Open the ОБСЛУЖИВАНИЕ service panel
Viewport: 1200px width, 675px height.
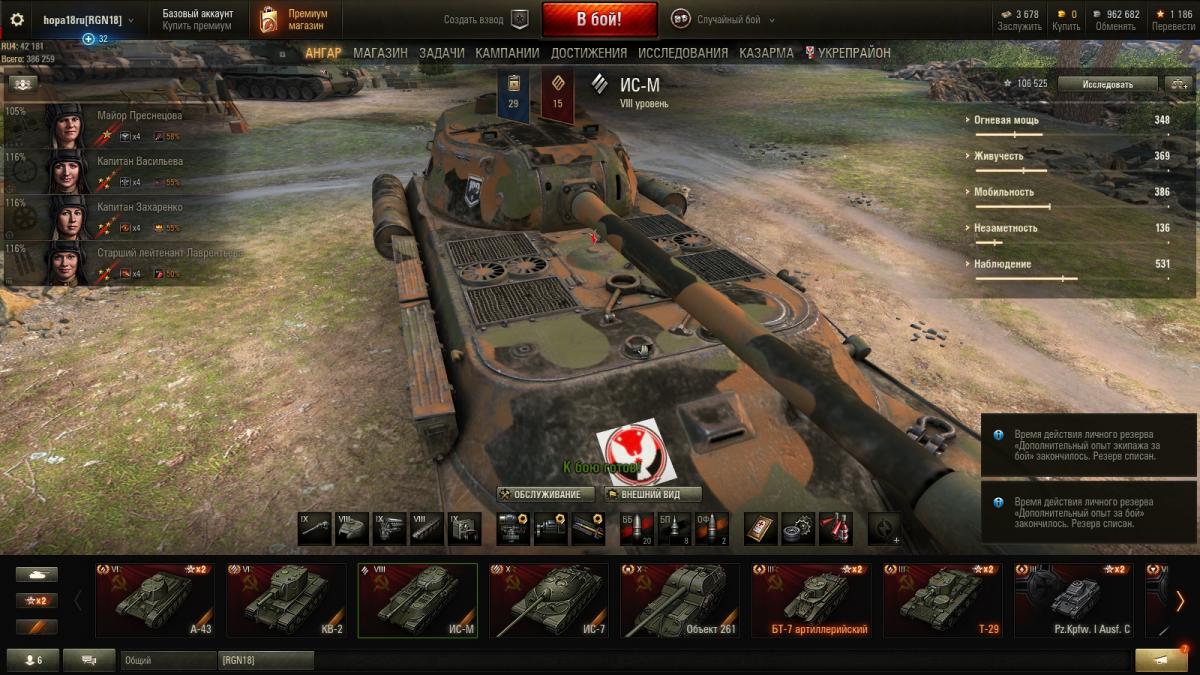[x=546, y=494]
